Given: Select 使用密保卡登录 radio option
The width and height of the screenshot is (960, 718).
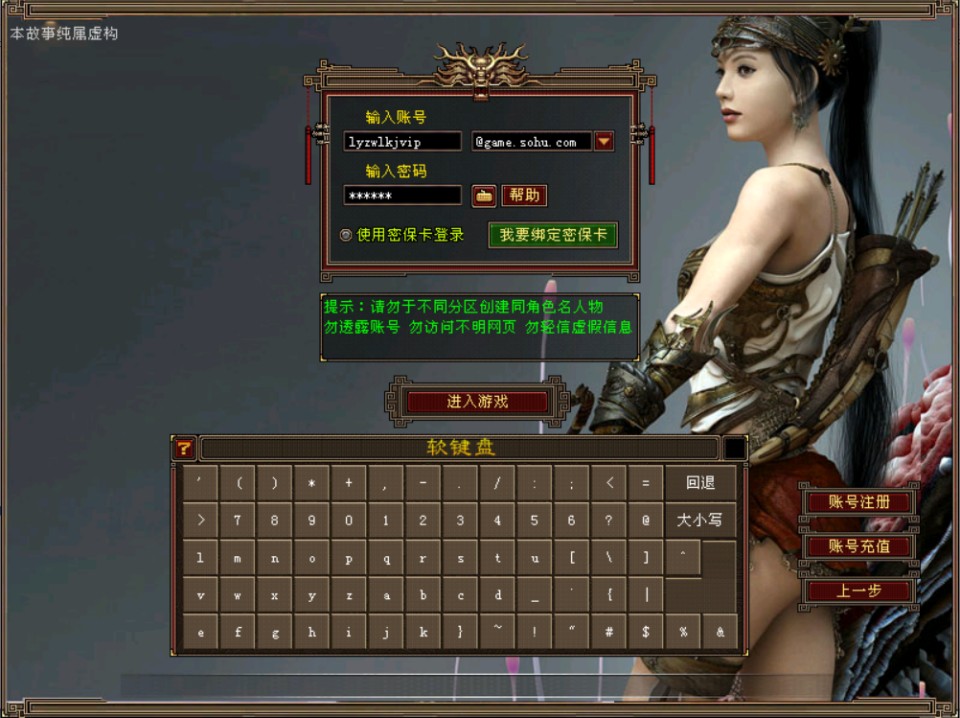Looking at the screenshot, I should (346, 235).
